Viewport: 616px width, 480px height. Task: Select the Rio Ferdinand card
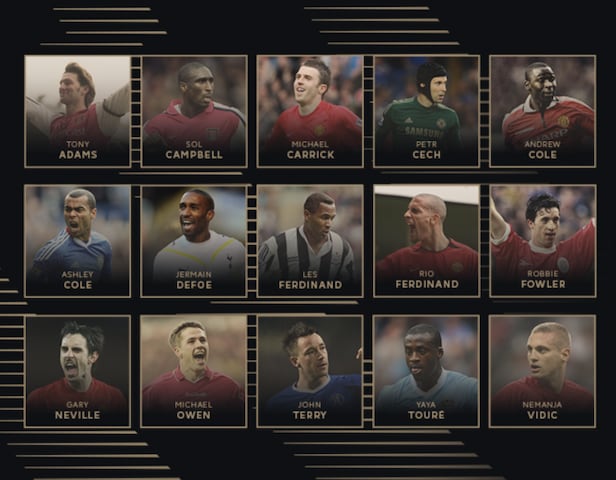tap(426, 240)
